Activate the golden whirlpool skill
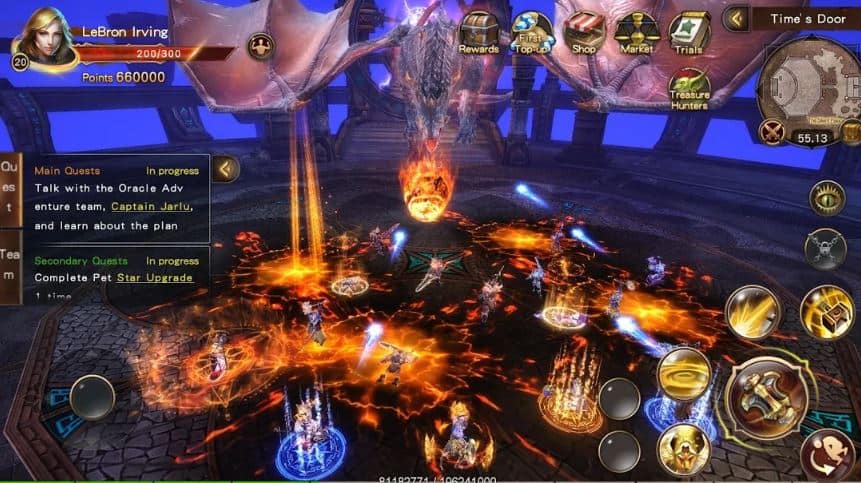The image size is (861, 483). click(x=684, y=373)
